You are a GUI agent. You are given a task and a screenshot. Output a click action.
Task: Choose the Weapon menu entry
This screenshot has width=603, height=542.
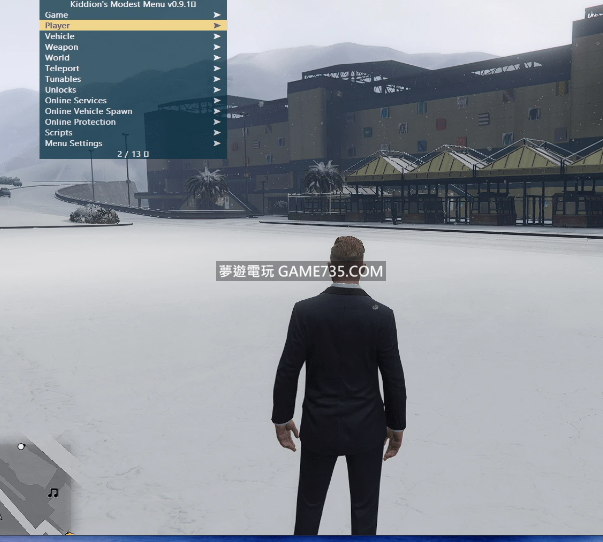click(x=61, y=47)
